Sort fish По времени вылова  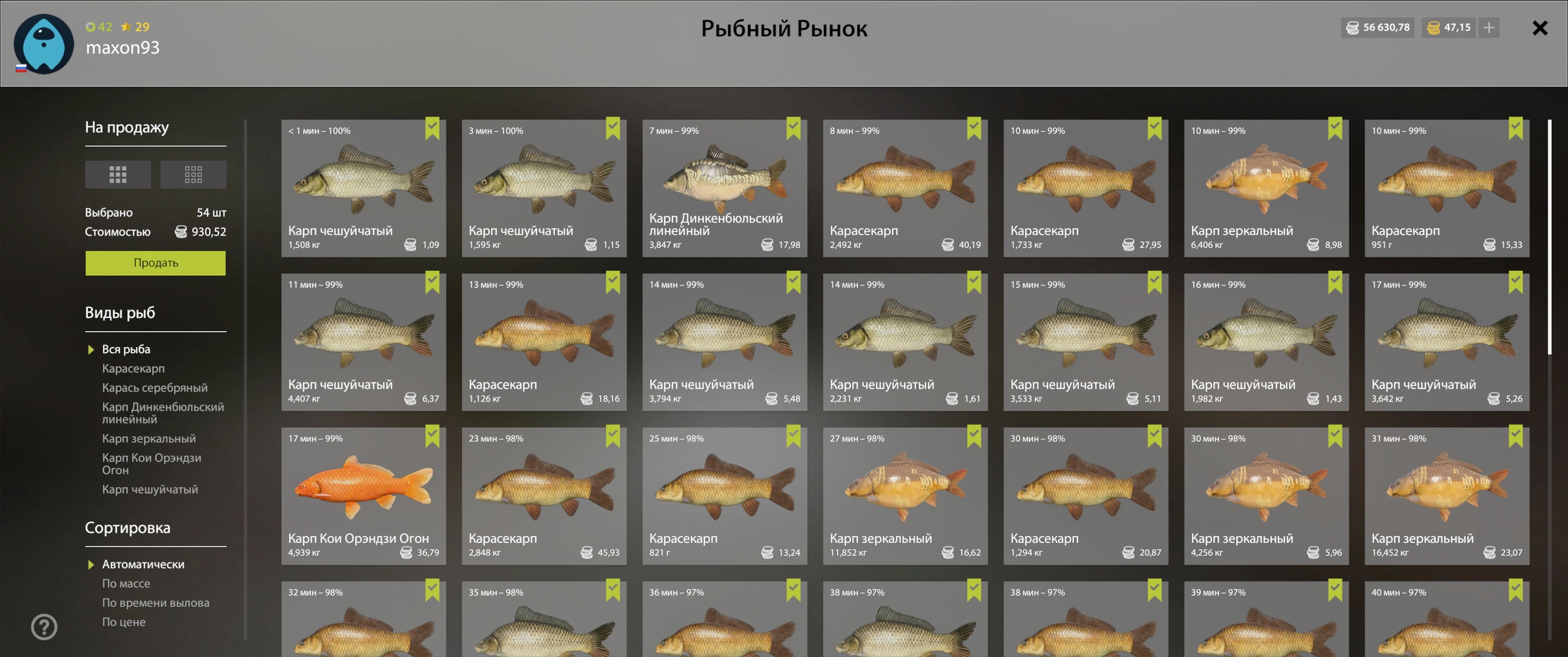pyautogui.click(x=156, y=602)
